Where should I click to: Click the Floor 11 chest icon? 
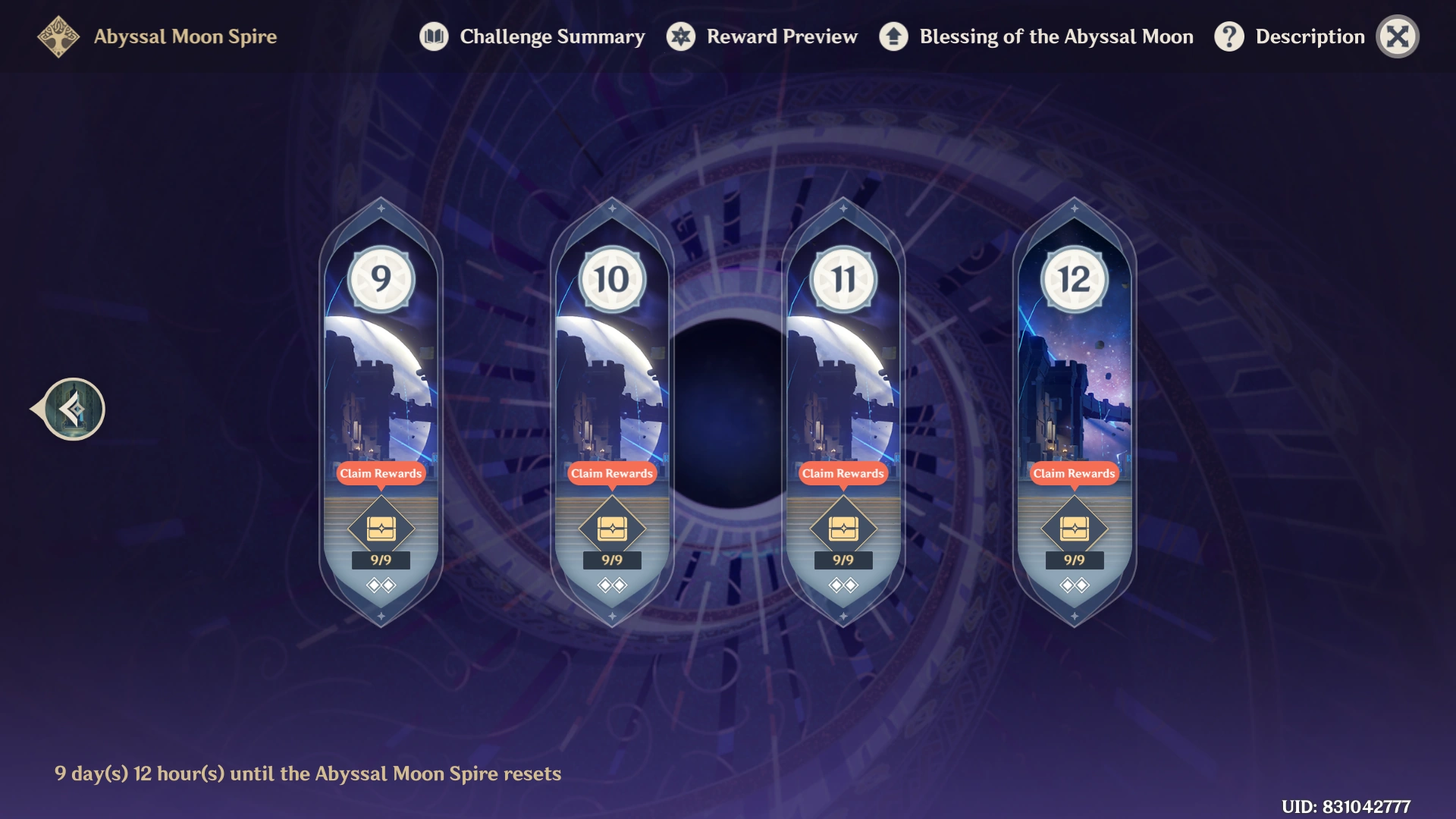coord(843,529)
